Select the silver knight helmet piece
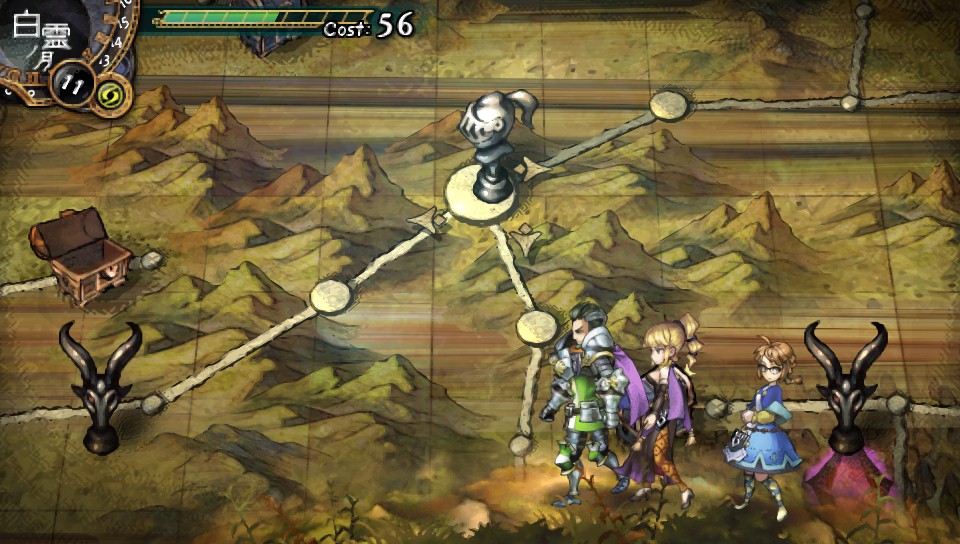 [x=482, y=145]
